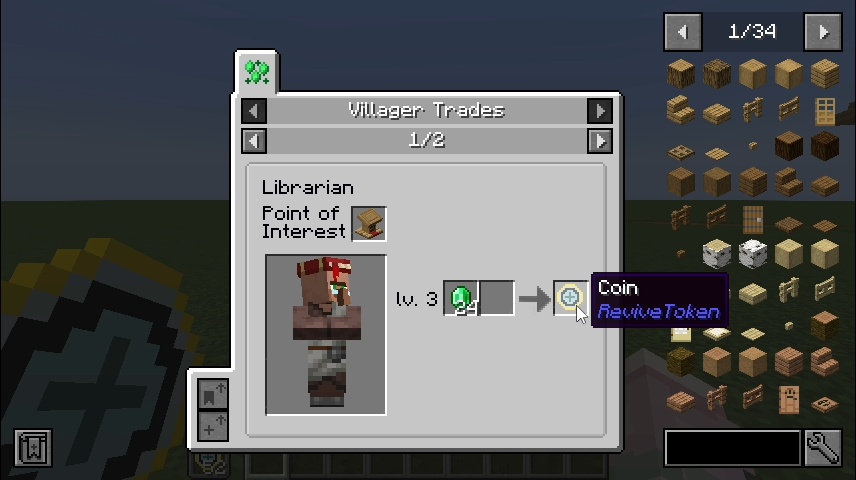The width and height of the screenshot is (856, 480).
Task: Advance to trade page 2
Action: pos(600,140)
